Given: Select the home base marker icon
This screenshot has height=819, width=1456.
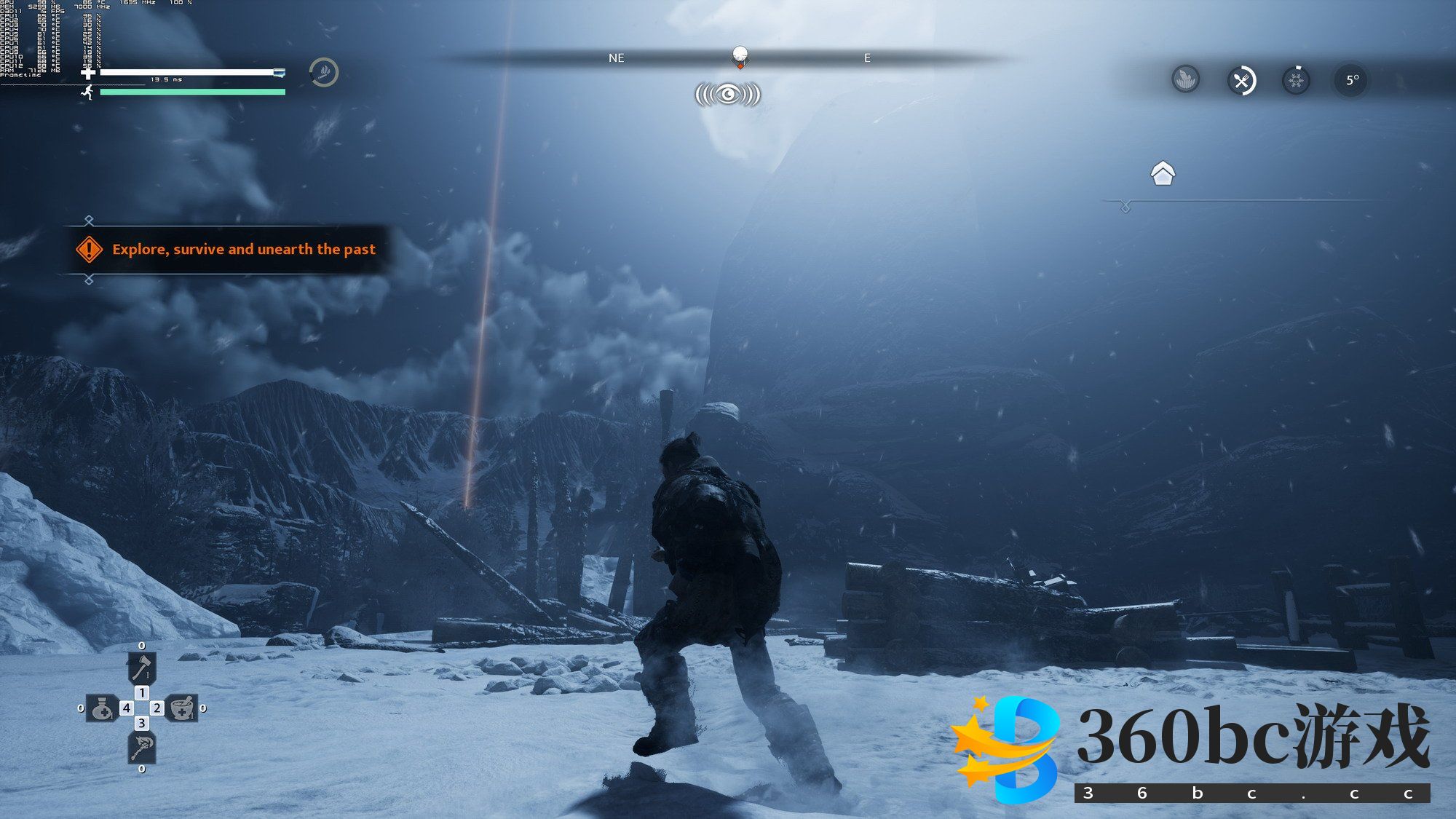Looking at the screenshot, I should pyautogui.click(x=1163, y=173).
